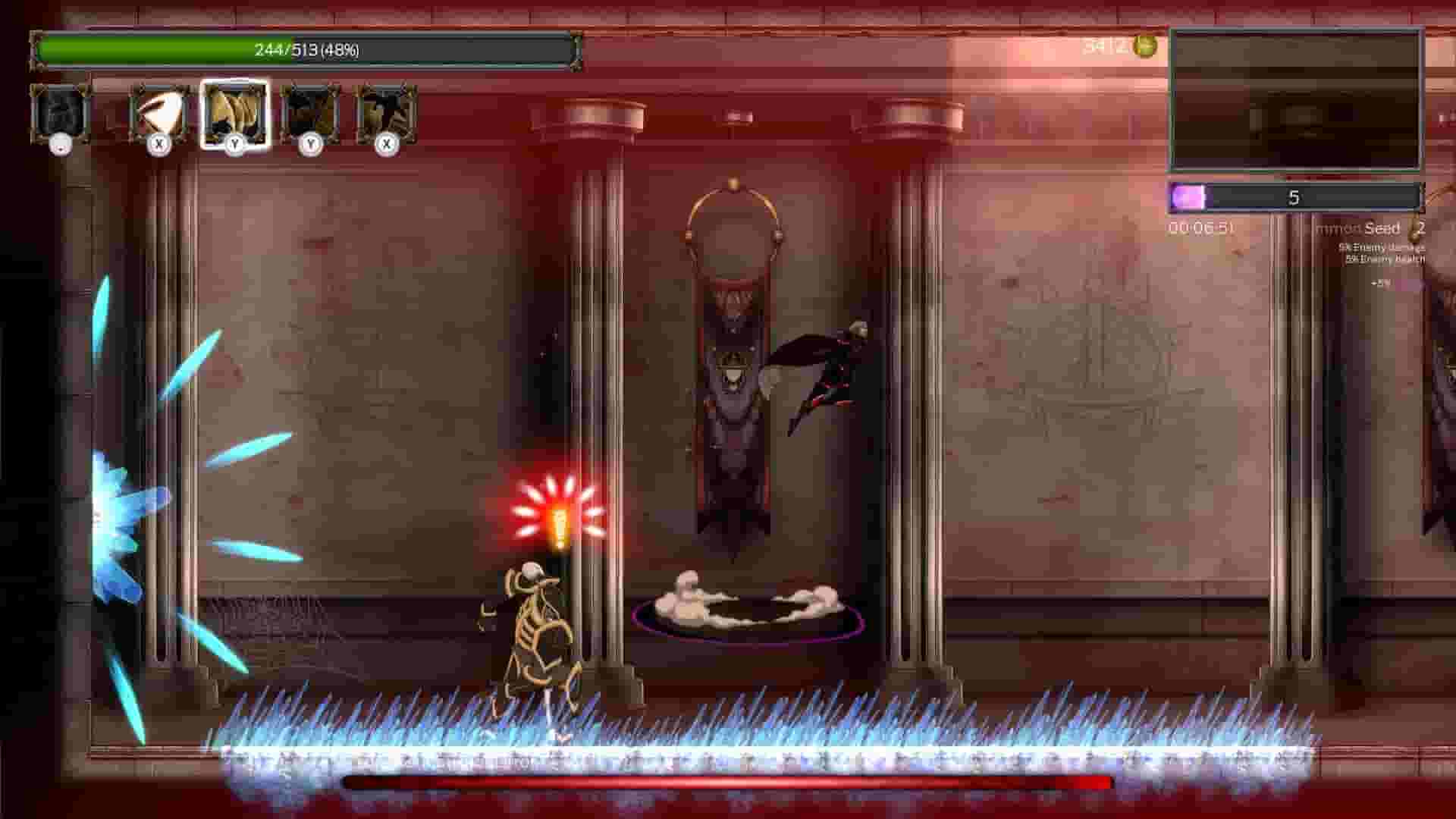Click the 3412 gold counter
This screenshot has height=819, width=1456.
1106,45
